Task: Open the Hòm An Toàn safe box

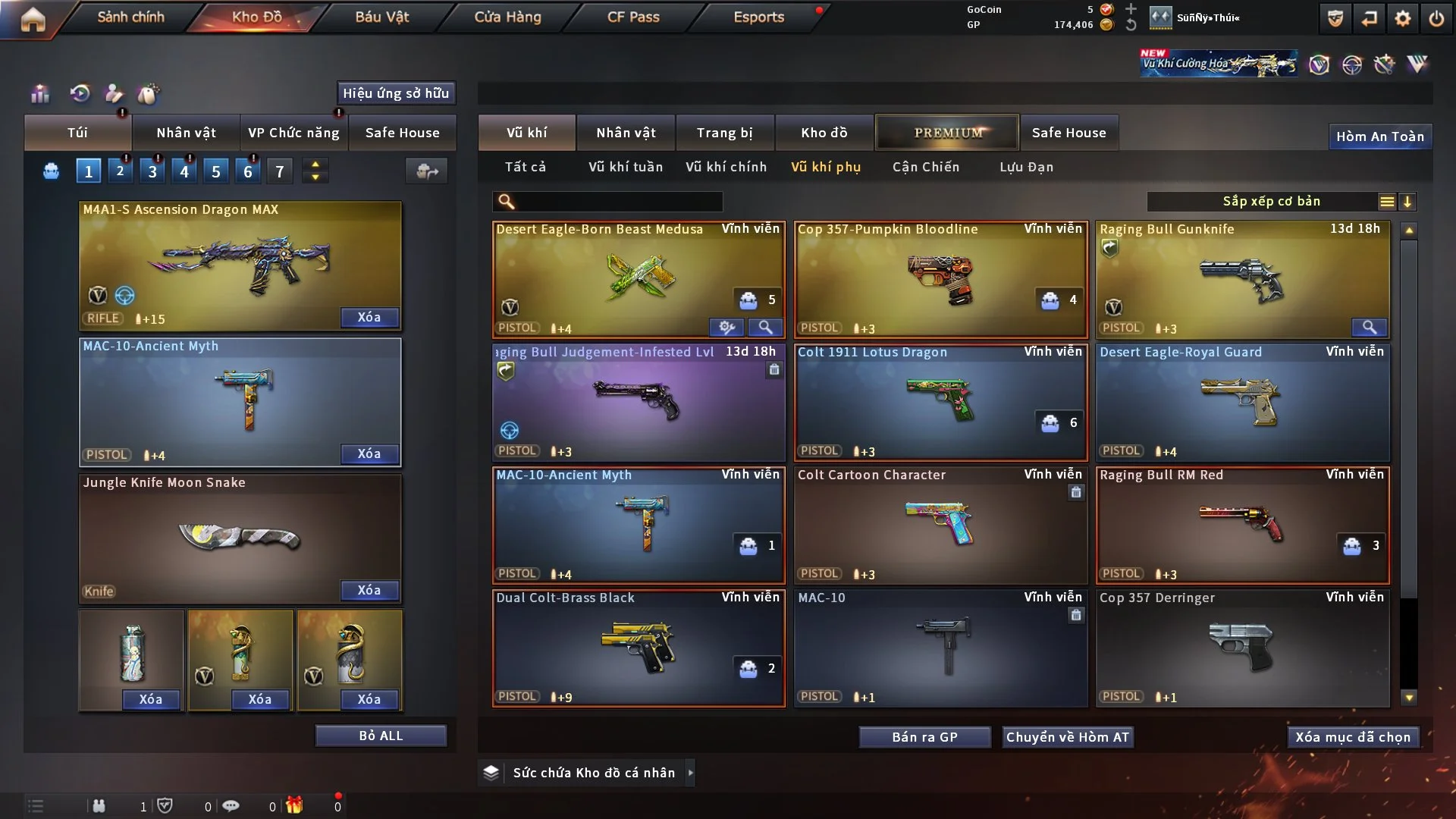Action: coord(1379,136)
